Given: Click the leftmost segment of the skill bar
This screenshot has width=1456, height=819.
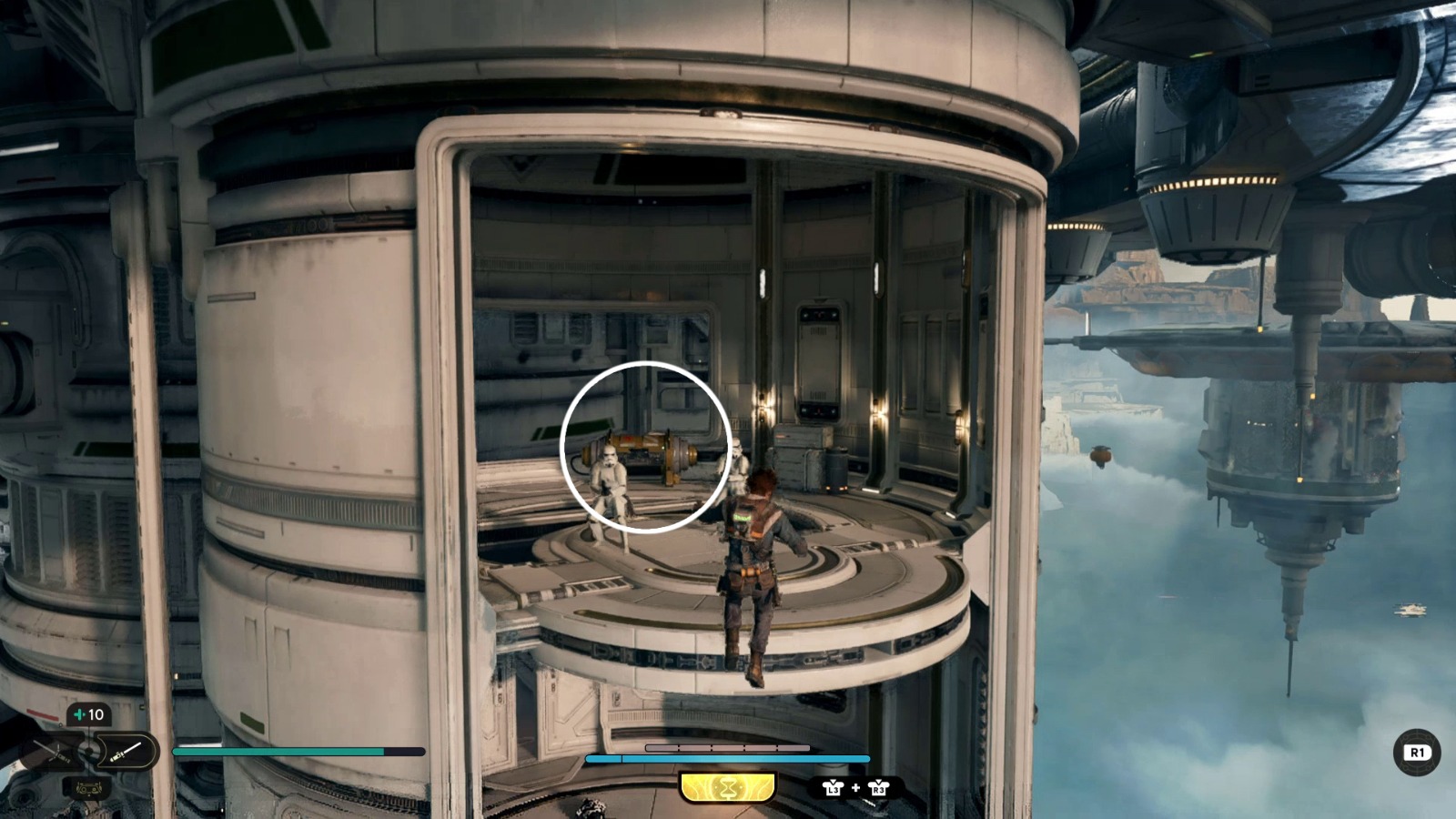Looking at the screenshot, I should pyautogui.click(x=662, y=747).
